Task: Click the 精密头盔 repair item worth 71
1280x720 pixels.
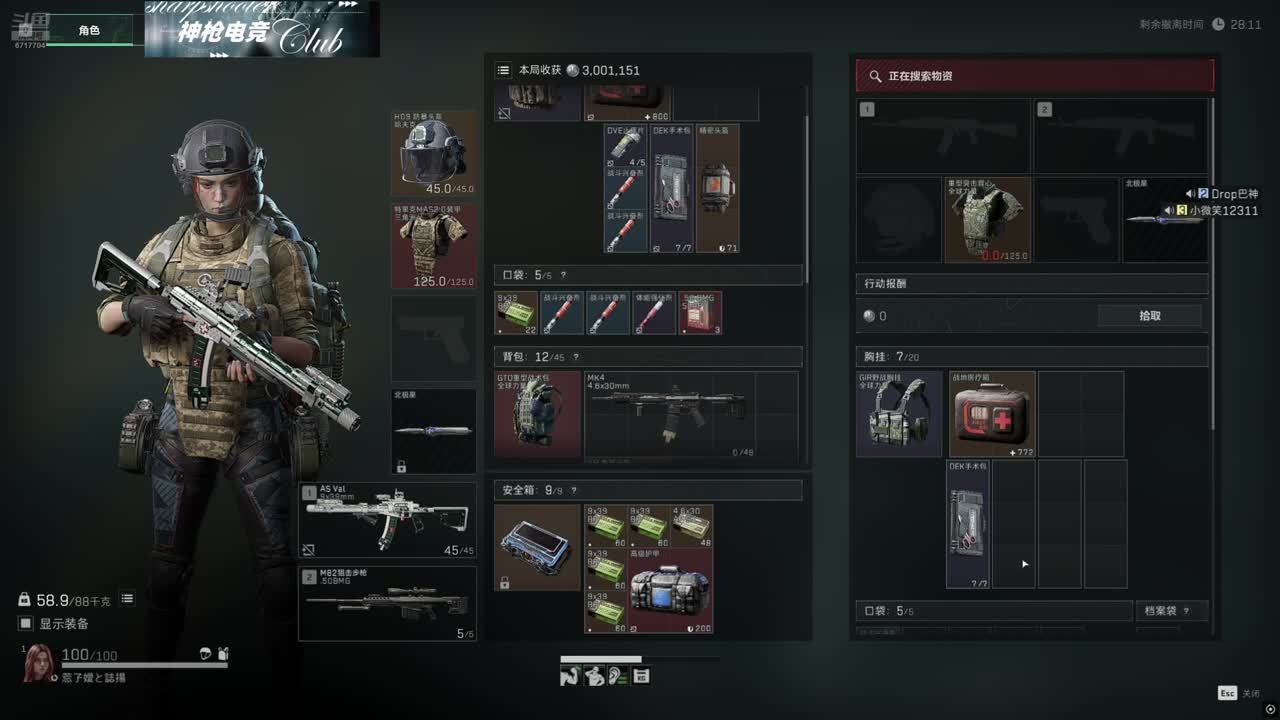Action: point(717,188)
